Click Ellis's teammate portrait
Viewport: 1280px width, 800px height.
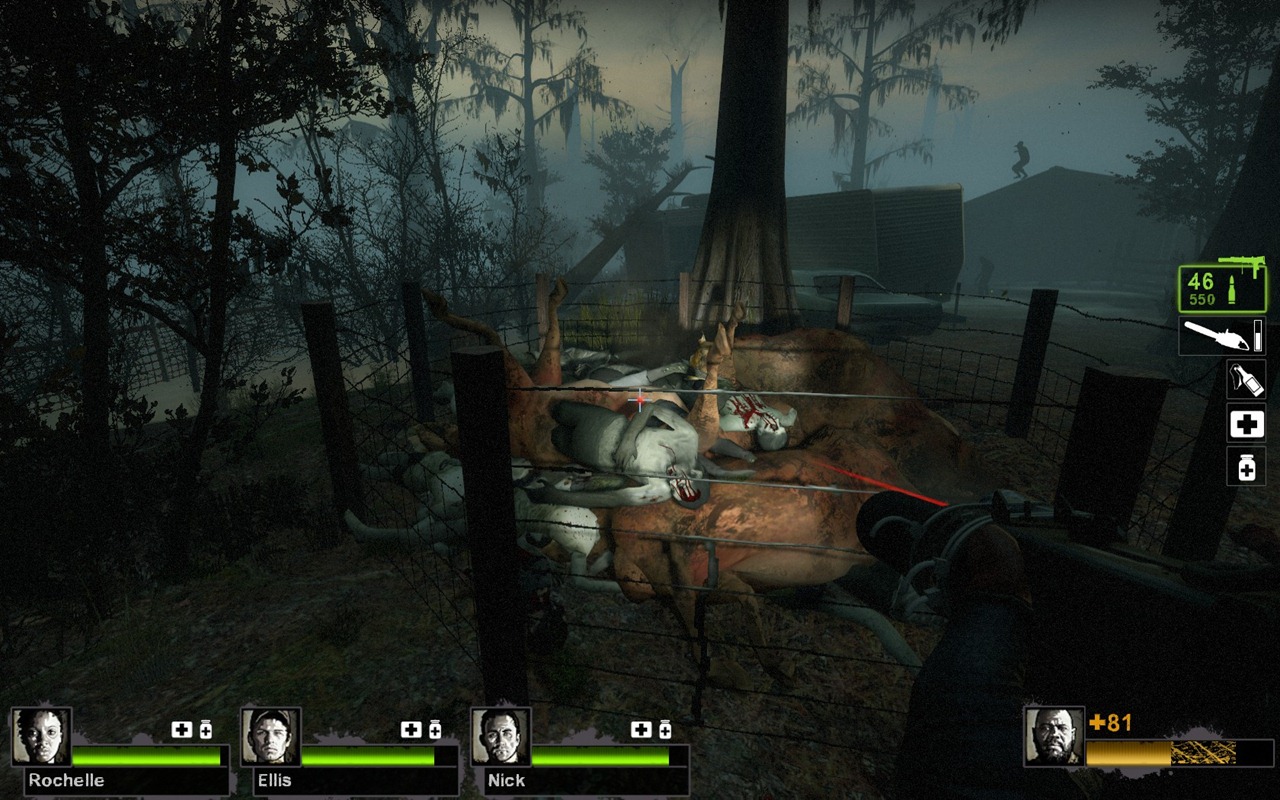pos(271,737)
